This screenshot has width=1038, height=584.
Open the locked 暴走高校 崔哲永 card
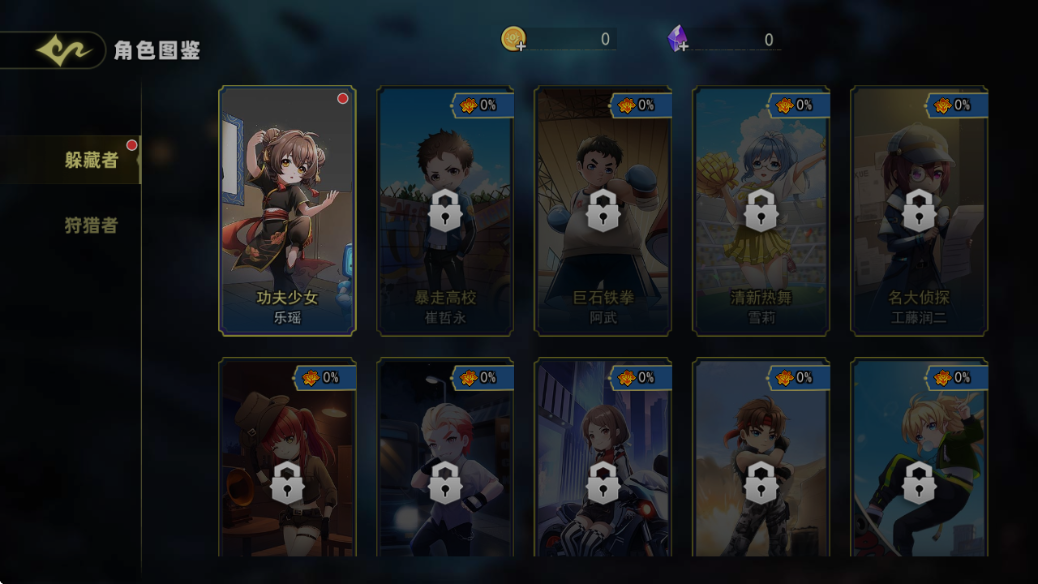(445, 211)
